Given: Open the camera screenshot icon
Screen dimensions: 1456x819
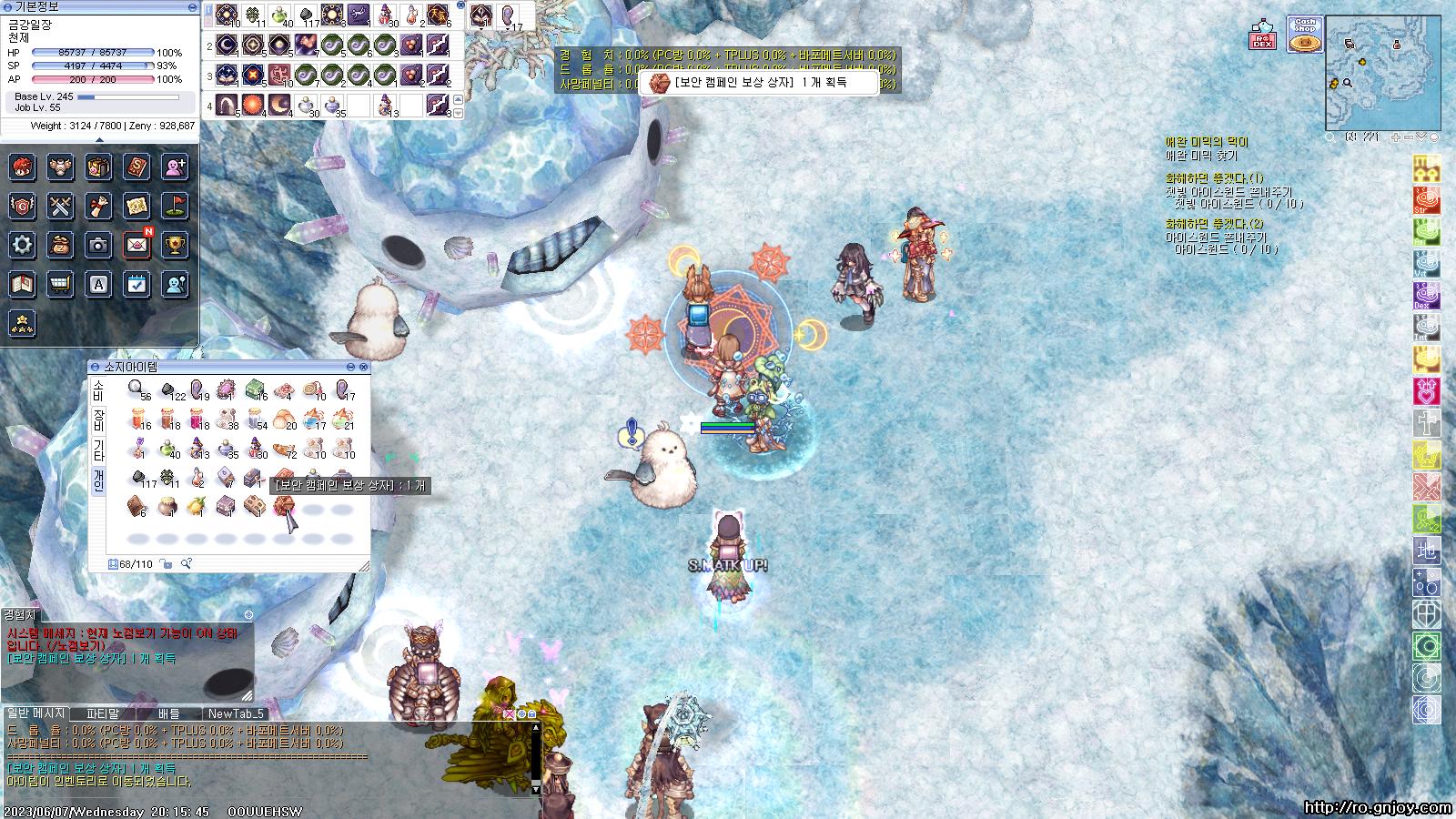Looking at the screenshot, I should click(99, 244).
